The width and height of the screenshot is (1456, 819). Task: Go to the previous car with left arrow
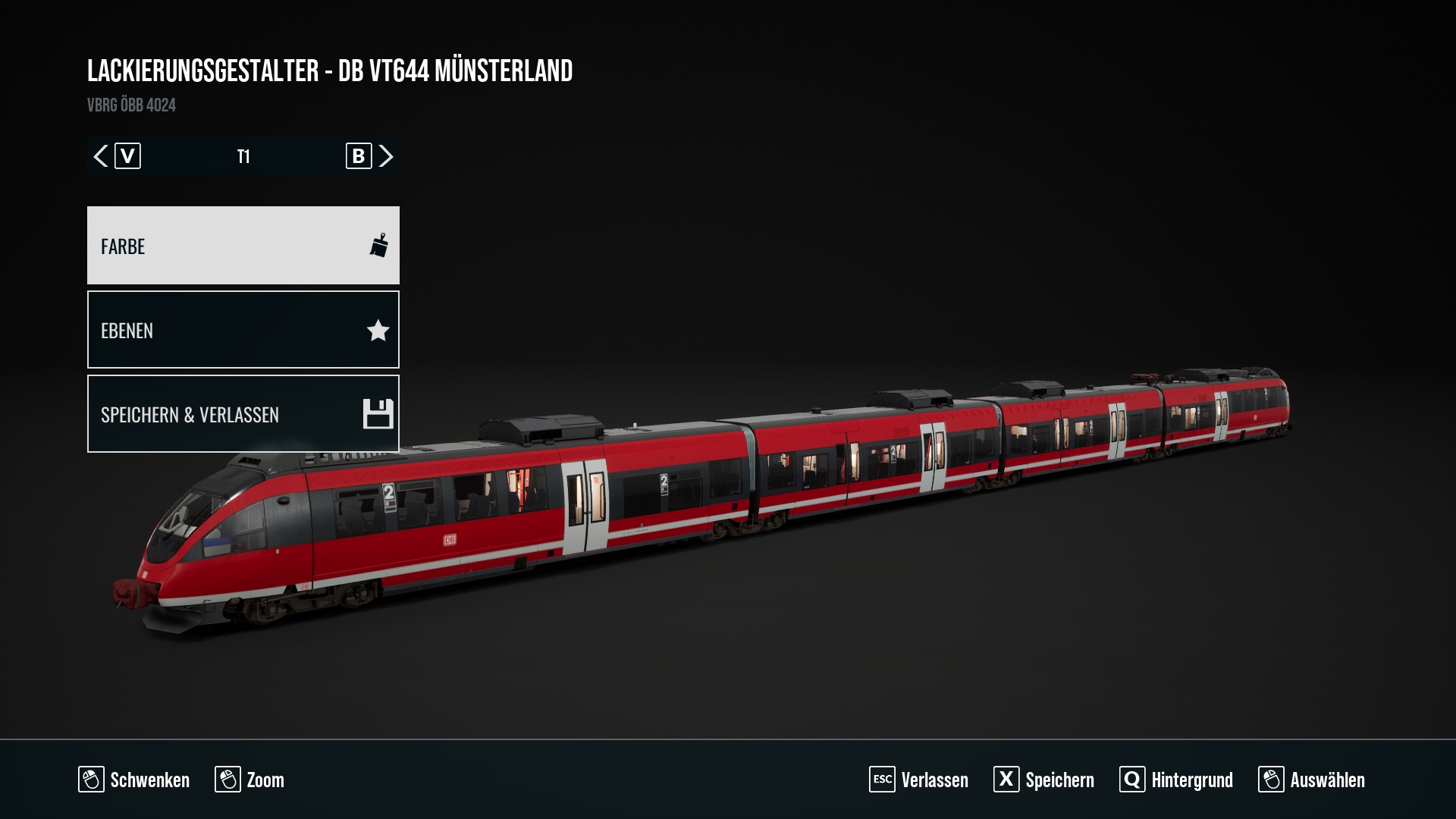(x=101, y=156)
